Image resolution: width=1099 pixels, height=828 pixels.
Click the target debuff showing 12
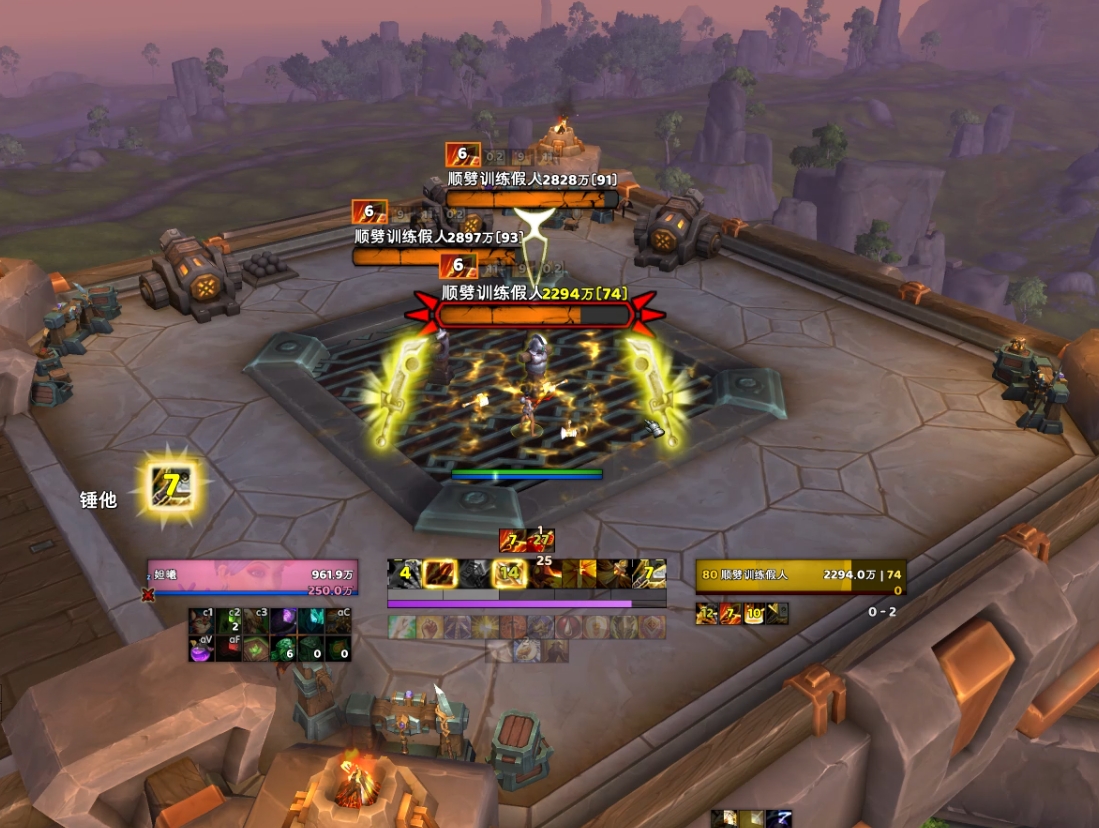[707, 613]
